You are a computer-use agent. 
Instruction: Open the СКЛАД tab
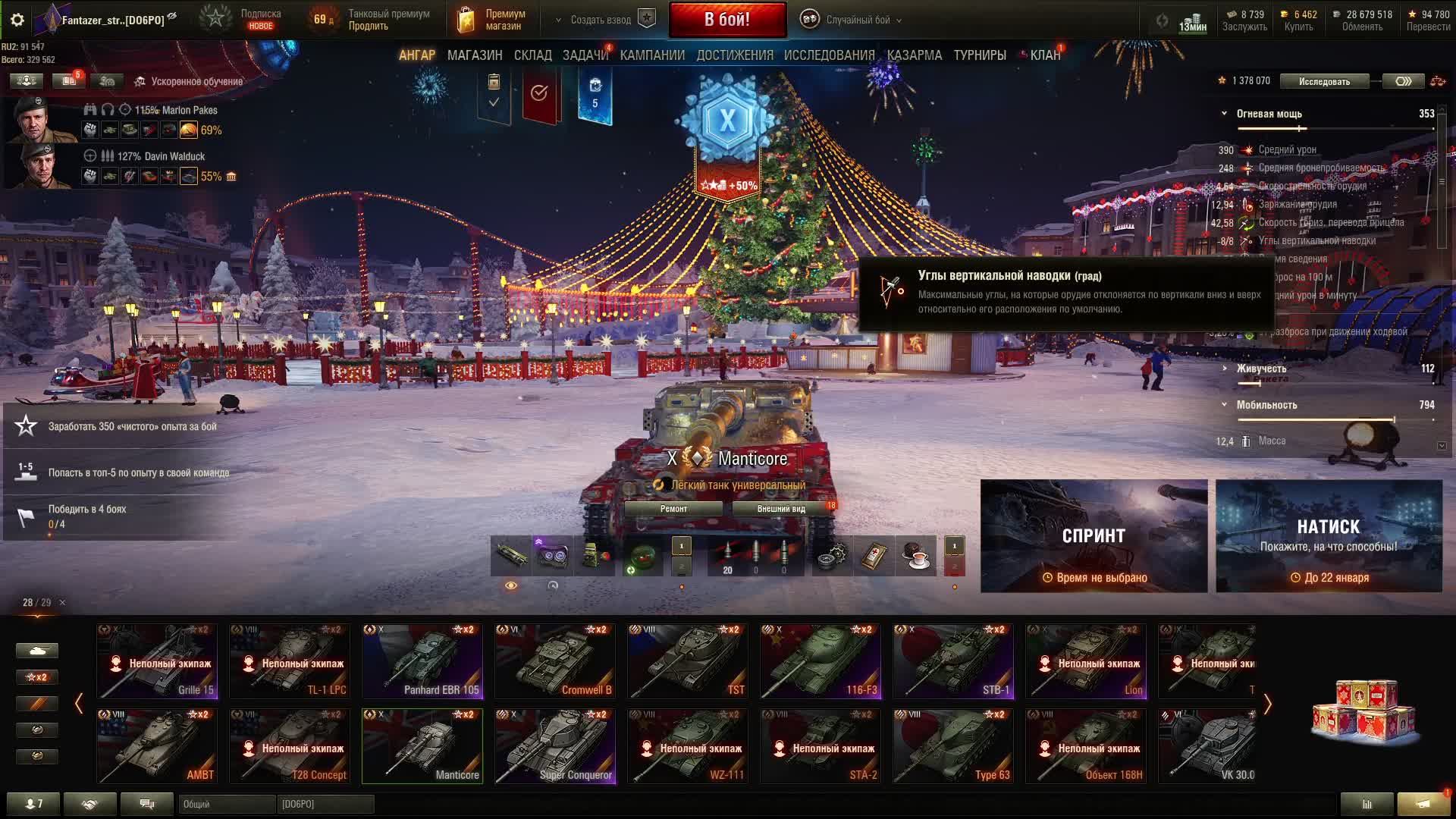pyautogui.click(x=532, y=55)
